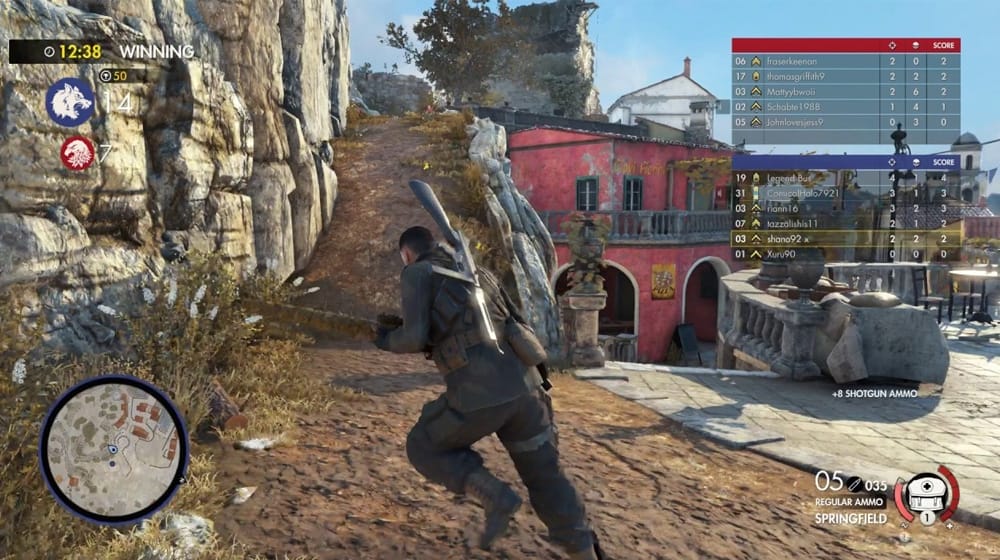
Task: Choose Mattyybwoii in the red team list
Action: tap(845, 91)
